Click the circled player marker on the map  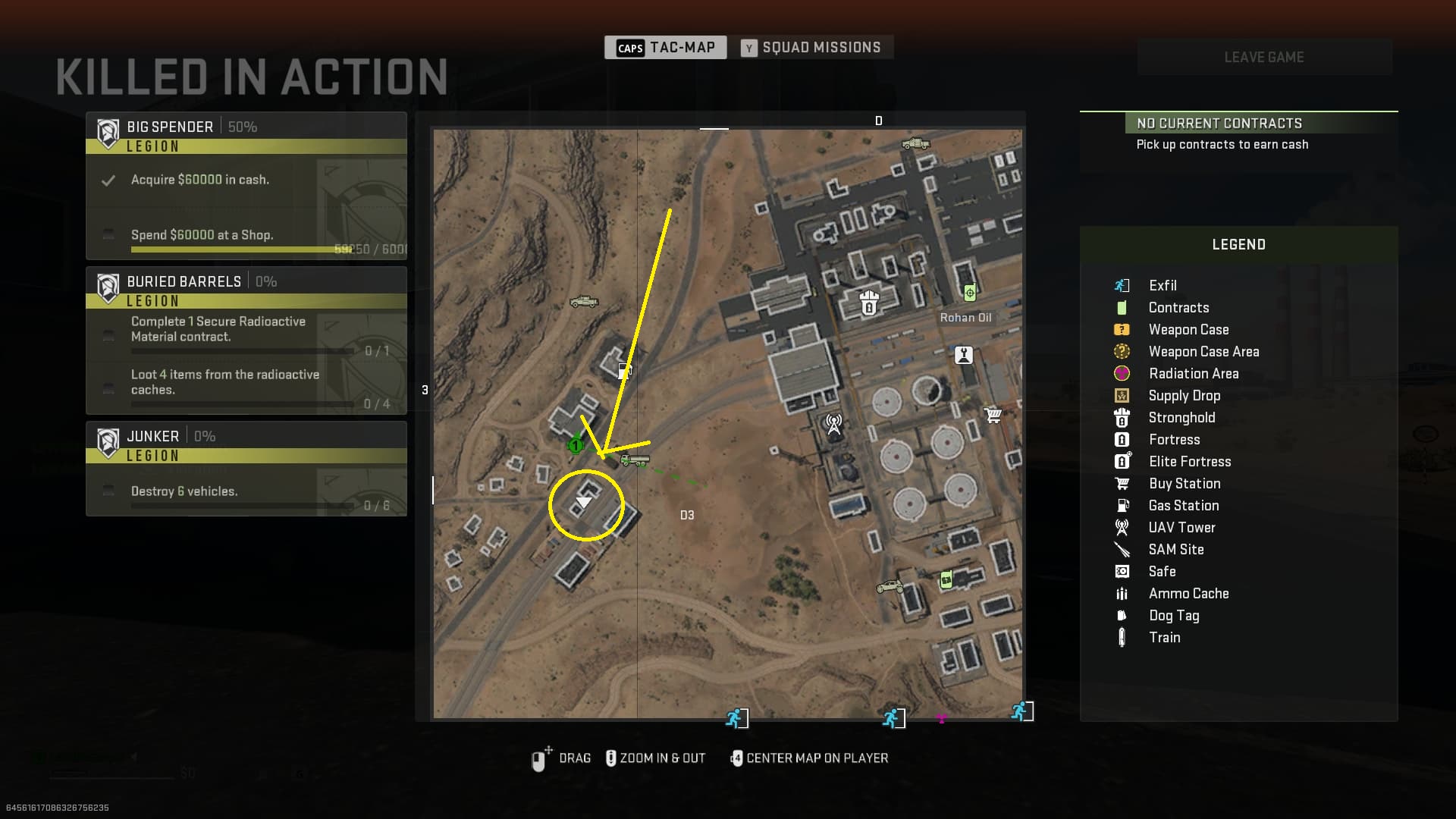(x=585, y=503)
